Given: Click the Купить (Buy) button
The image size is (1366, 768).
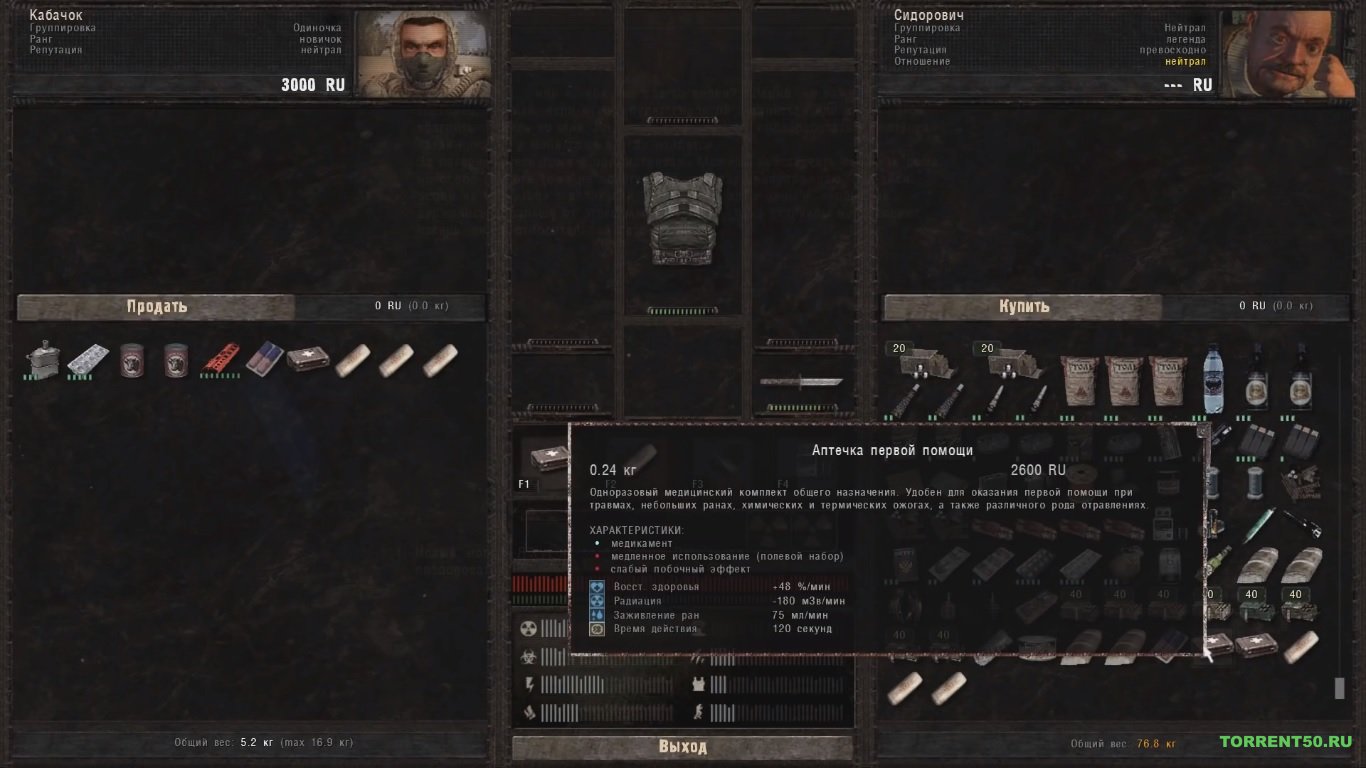Looking at the screenshot, I should (1023, 307).
